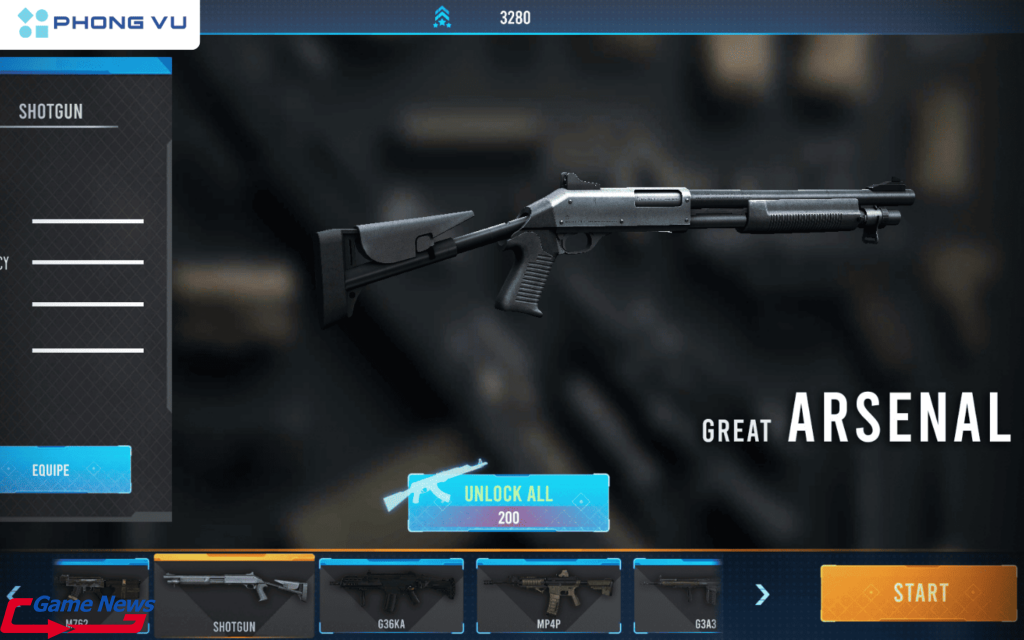Select the SHOTGUN tile in weapon list

[x=234, y=596]
